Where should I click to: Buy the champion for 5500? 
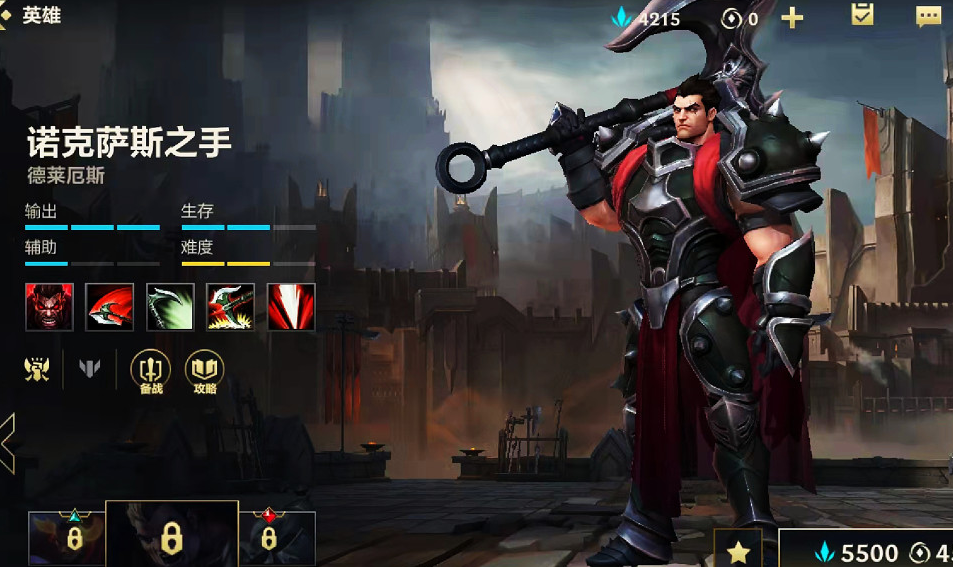[x=858, y=551]
